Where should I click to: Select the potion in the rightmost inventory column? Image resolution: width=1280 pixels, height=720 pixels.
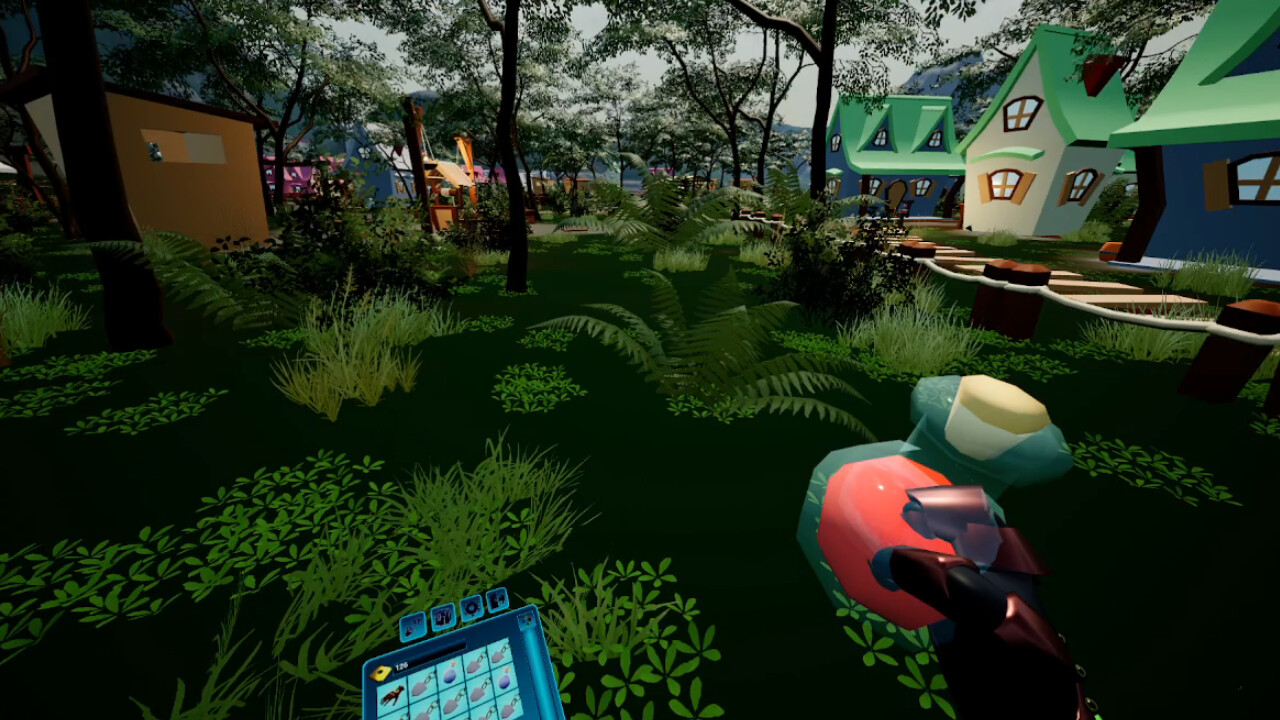[505, 678]
